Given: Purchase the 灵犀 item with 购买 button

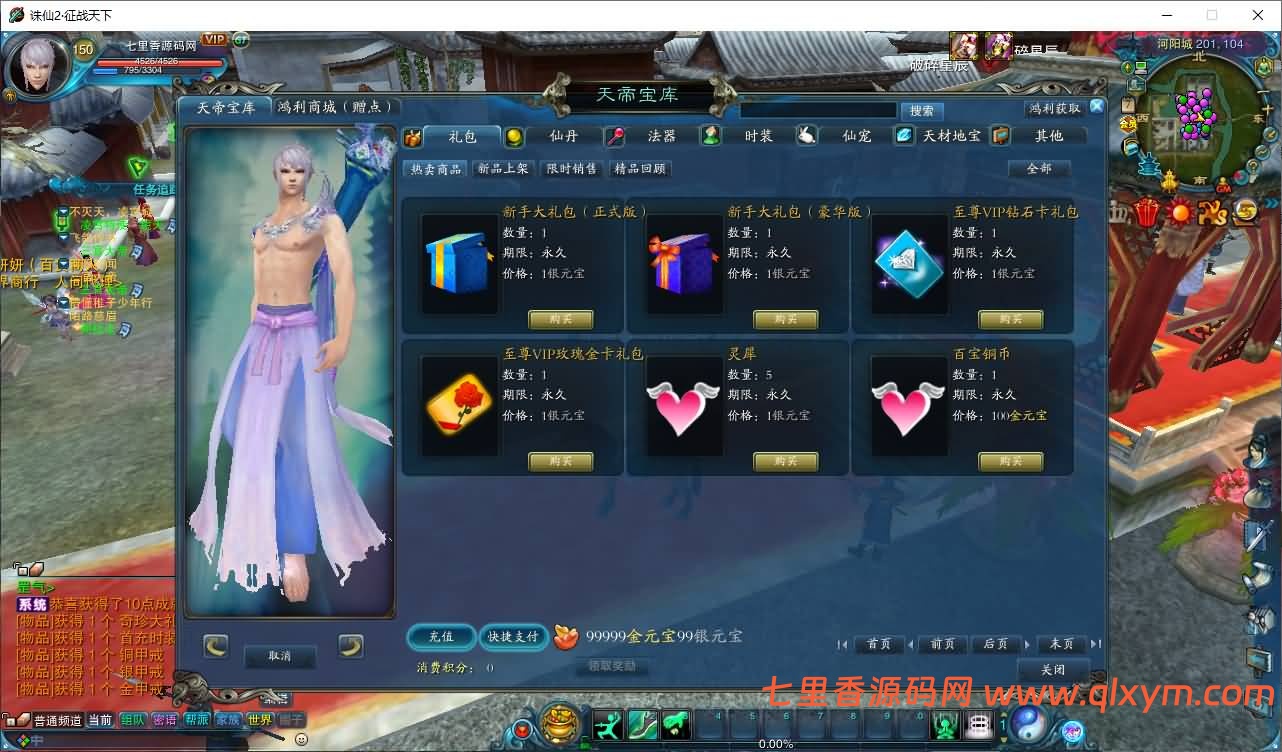Looking at the screenshot, I should click(x=786, y=461).
